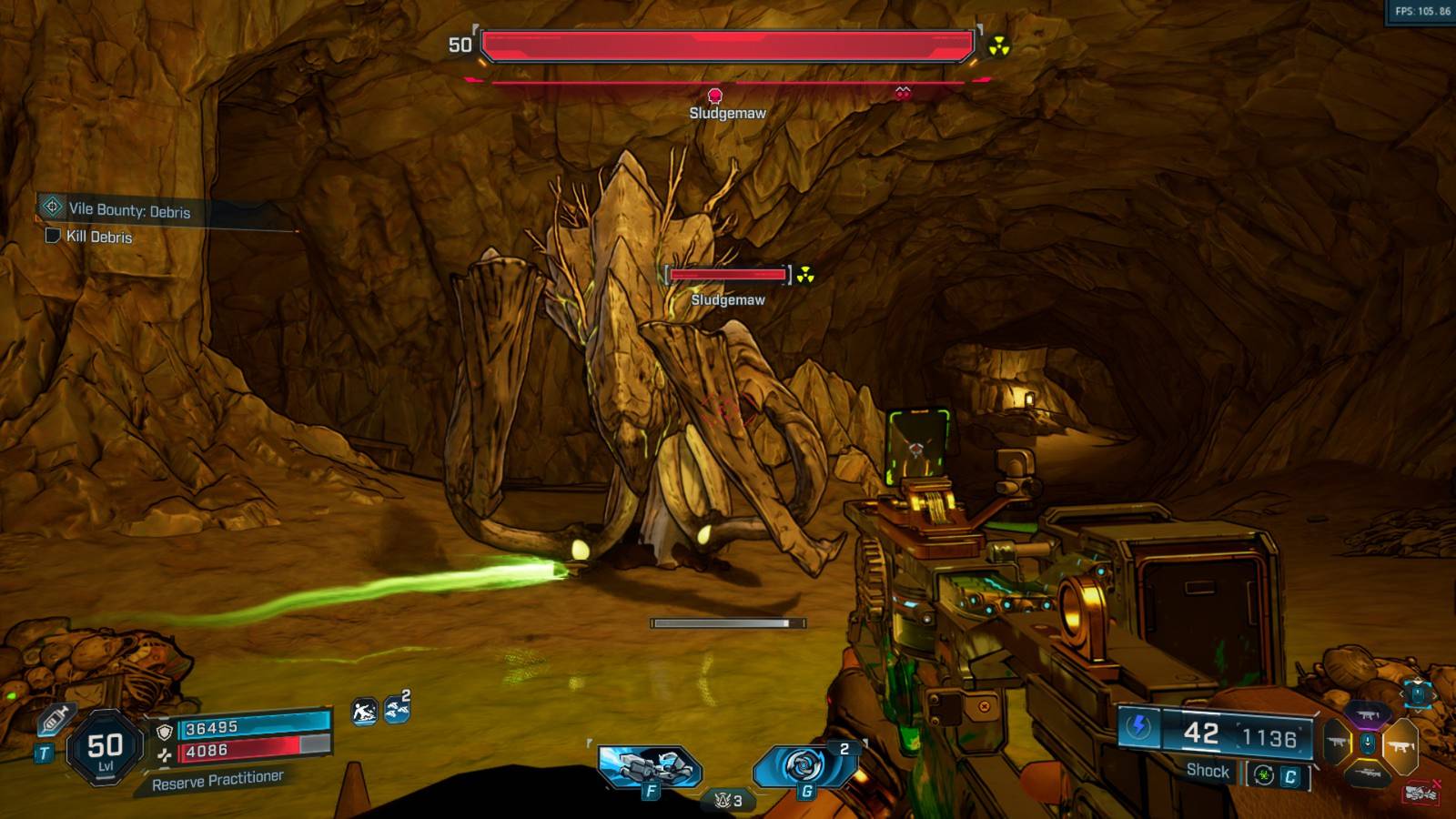Equip the bottom sniper rifle weapon slot
Viewport: 1456px width, 819px height.
point(1368,773)
